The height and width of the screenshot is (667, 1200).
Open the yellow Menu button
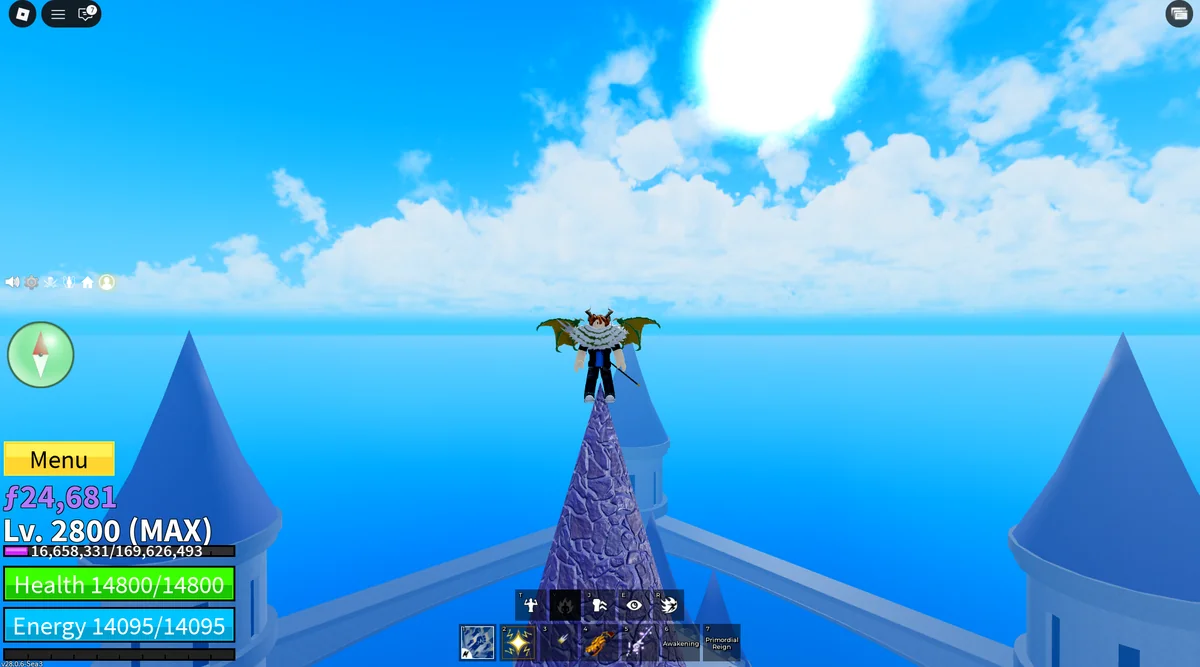[x=59, y=459]
